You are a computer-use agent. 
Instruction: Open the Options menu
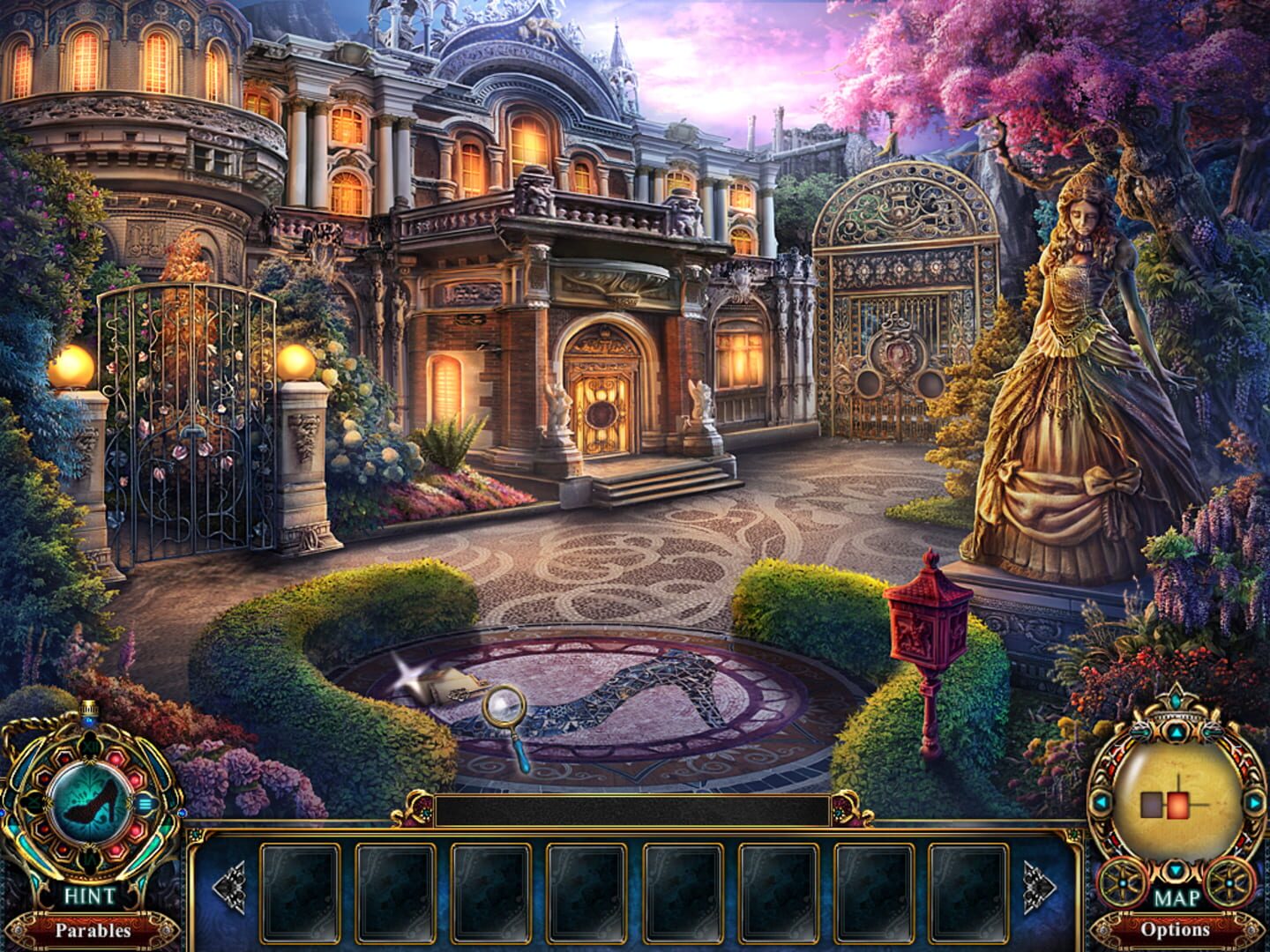(x=1177, y=930)
